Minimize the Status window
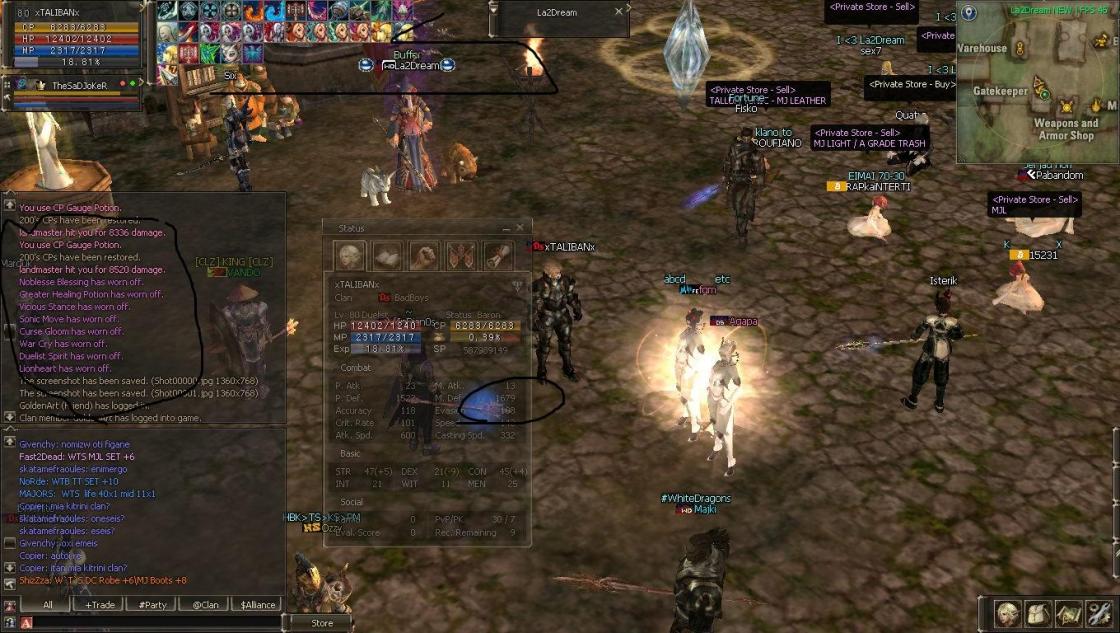Screen dimensions: 1120x633 [506, 229]
